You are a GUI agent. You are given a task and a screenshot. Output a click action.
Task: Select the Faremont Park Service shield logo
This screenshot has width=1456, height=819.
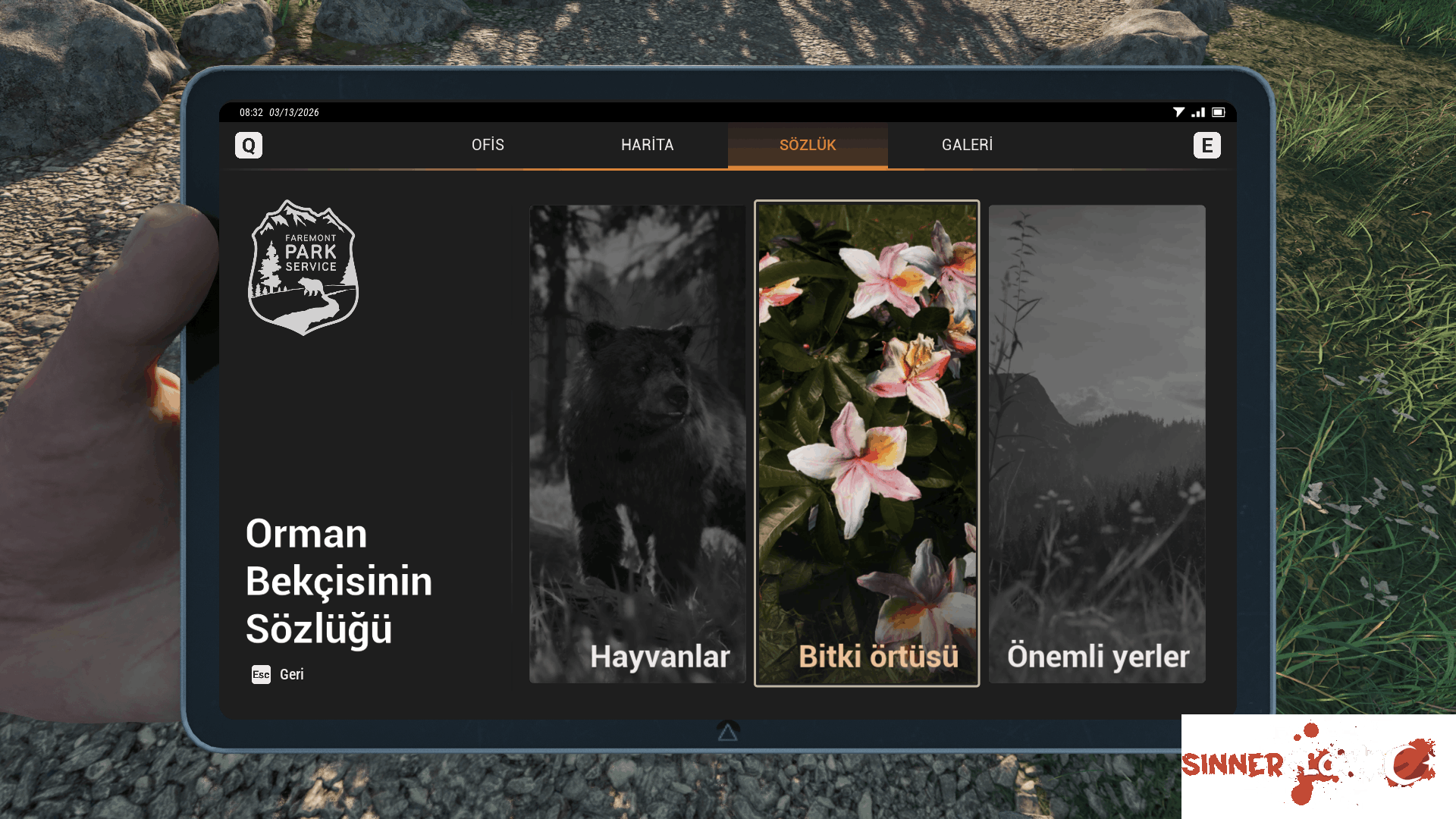click(303, 268)
